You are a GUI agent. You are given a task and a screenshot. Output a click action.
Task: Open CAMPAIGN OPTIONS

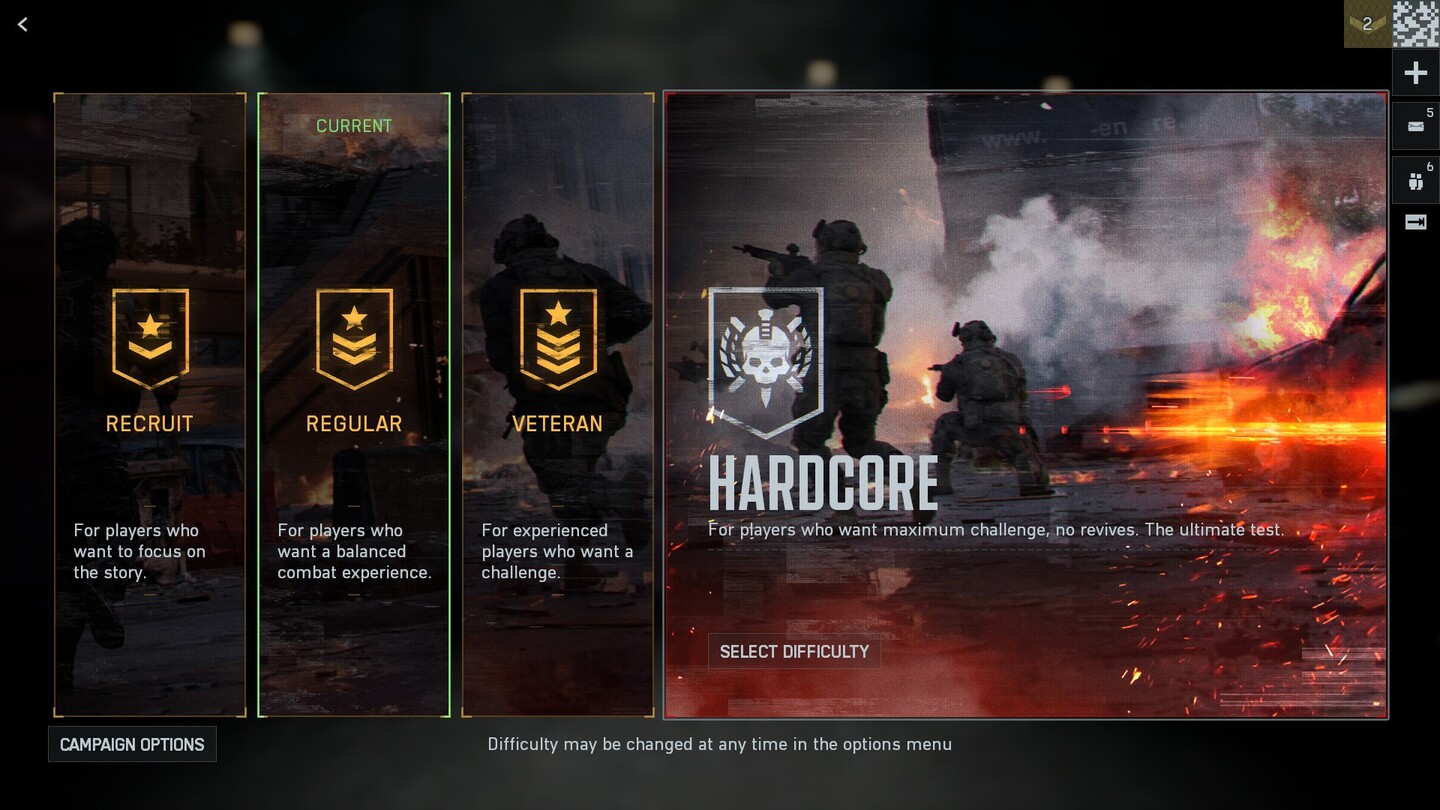132,744
